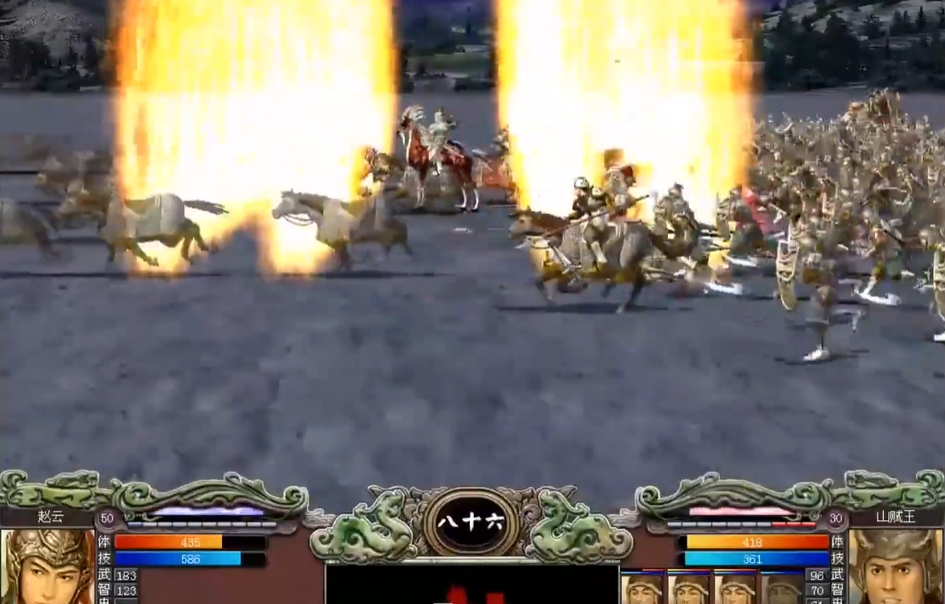Select Zhao Yun's general portrait
The height and width of the screenshot is (604, 945).
pyautogui.click(x=46, y=567)
